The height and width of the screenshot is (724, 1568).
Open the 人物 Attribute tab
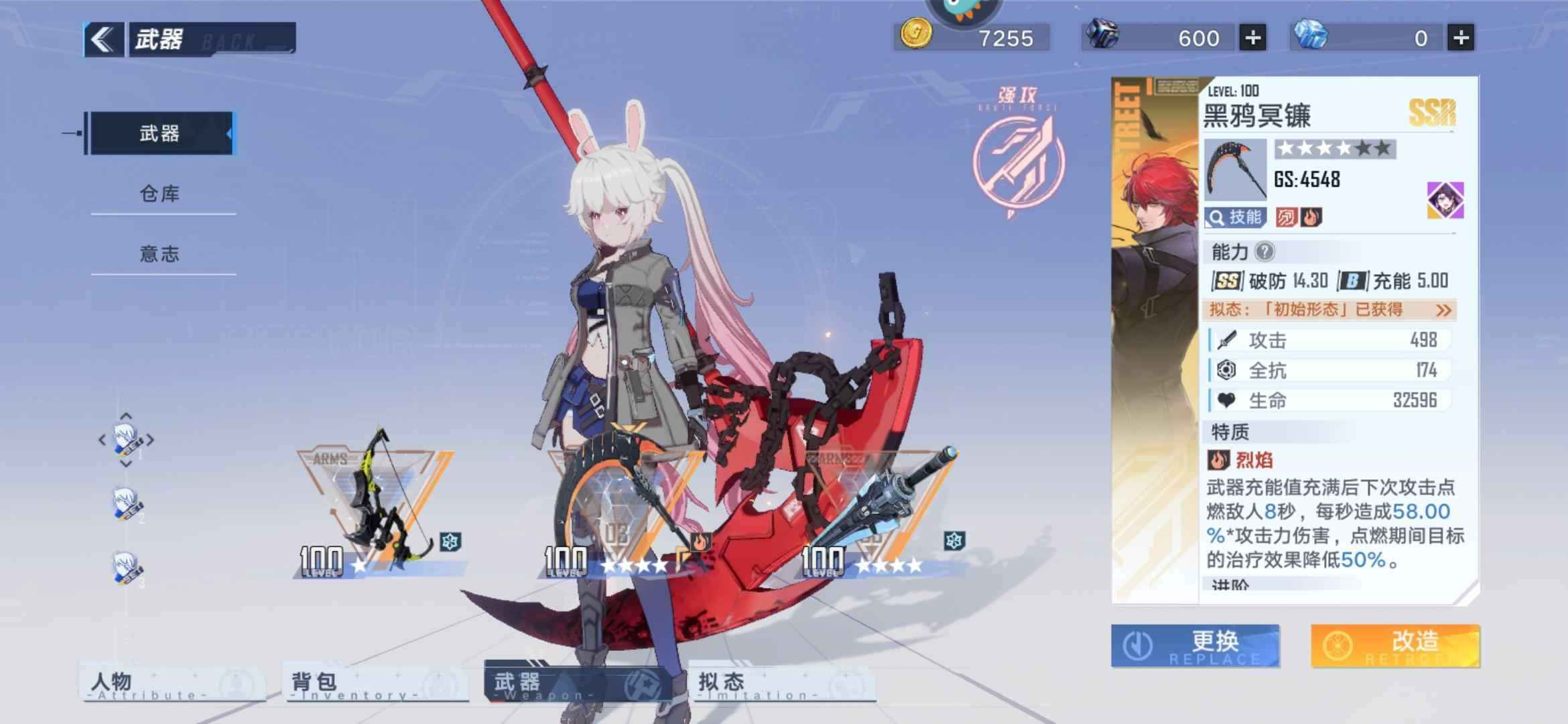pyautogui.click(x=172, y=683)
